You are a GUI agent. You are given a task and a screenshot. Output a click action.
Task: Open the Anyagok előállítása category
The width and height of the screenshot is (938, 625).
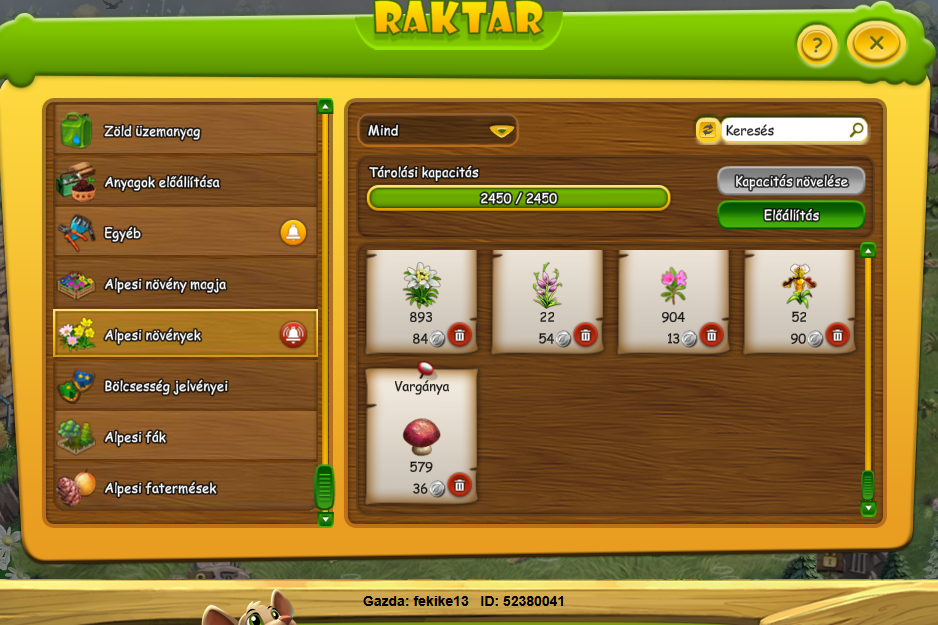click(185, 182)
